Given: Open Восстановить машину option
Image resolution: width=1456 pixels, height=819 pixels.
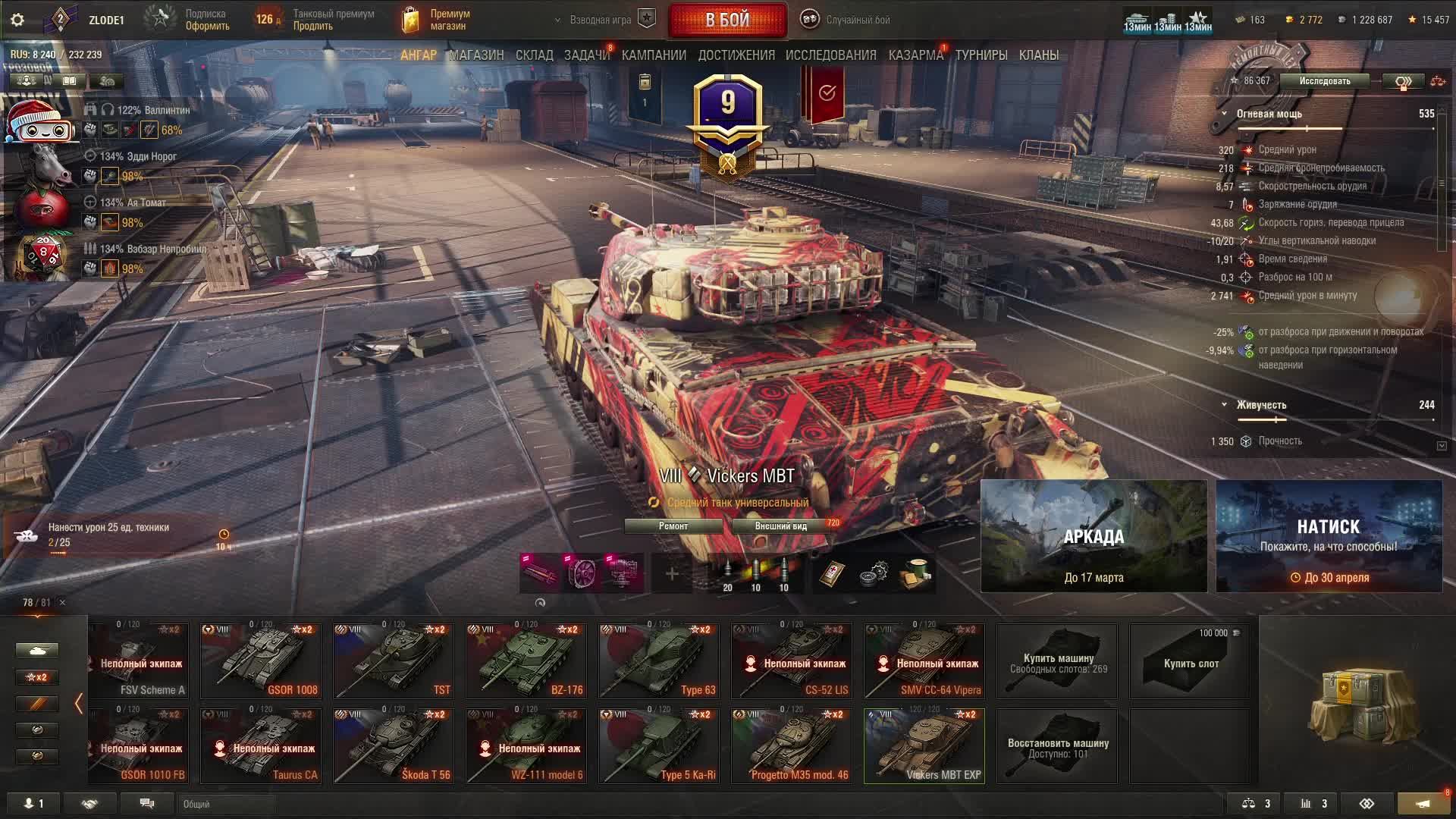Looking at the screenshot, I should [x=1057, y=746].
